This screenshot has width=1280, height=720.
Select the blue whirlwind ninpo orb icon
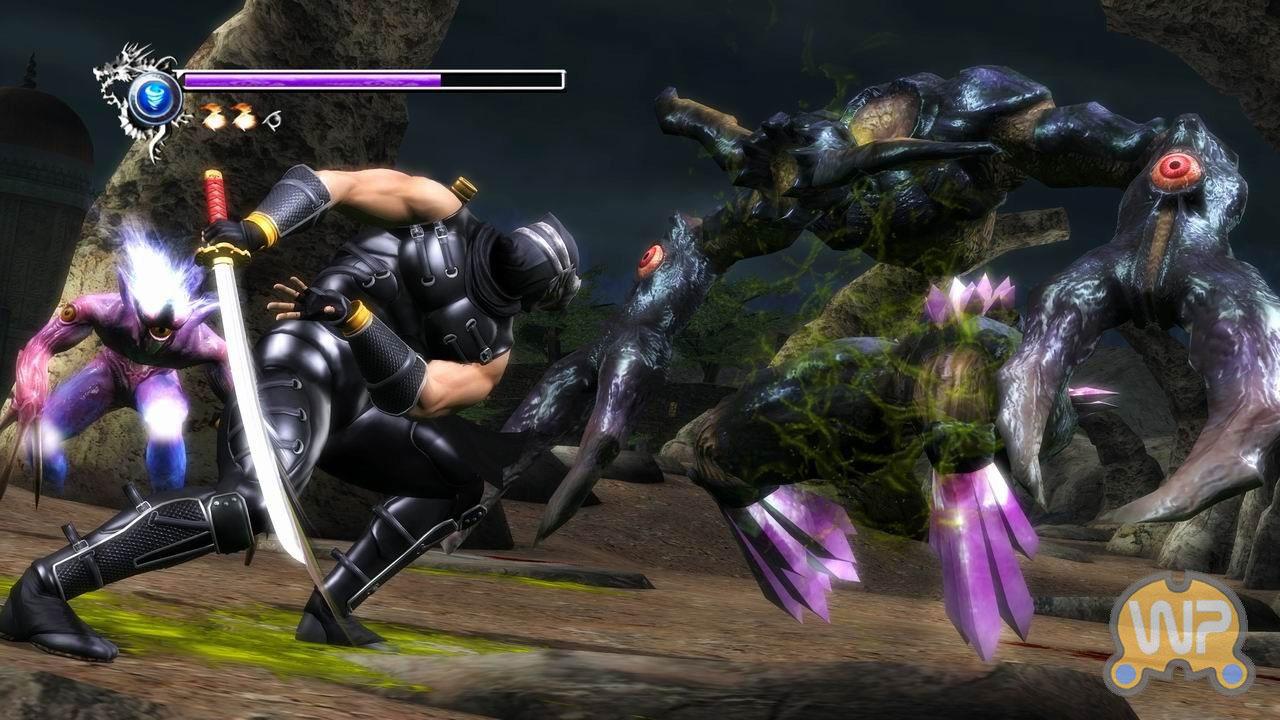pyautogui.click(x=155, y=98)
